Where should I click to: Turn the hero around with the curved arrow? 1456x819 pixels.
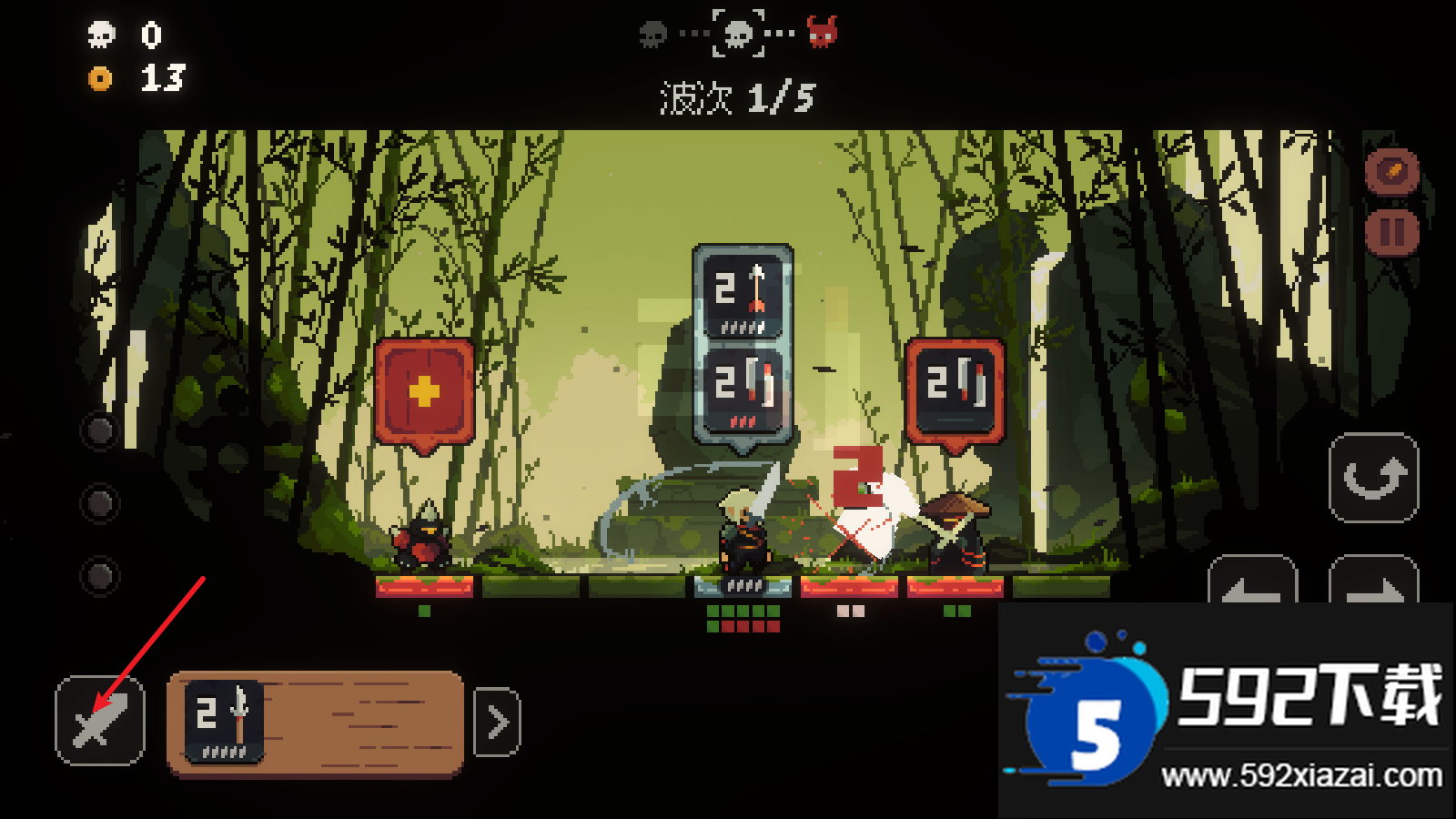[1374, 478]
